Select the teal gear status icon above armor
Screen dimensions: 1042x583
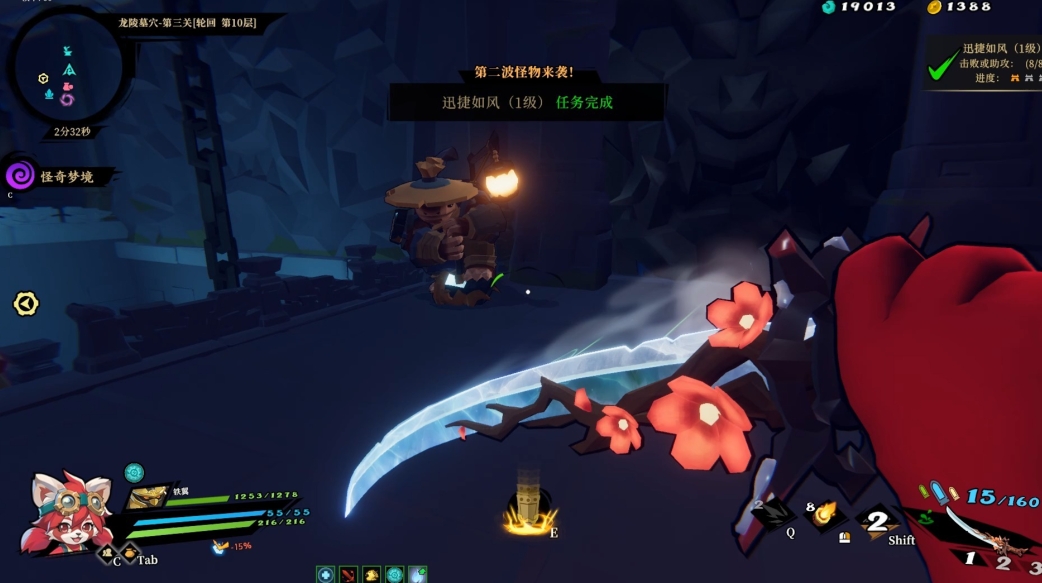134,473
